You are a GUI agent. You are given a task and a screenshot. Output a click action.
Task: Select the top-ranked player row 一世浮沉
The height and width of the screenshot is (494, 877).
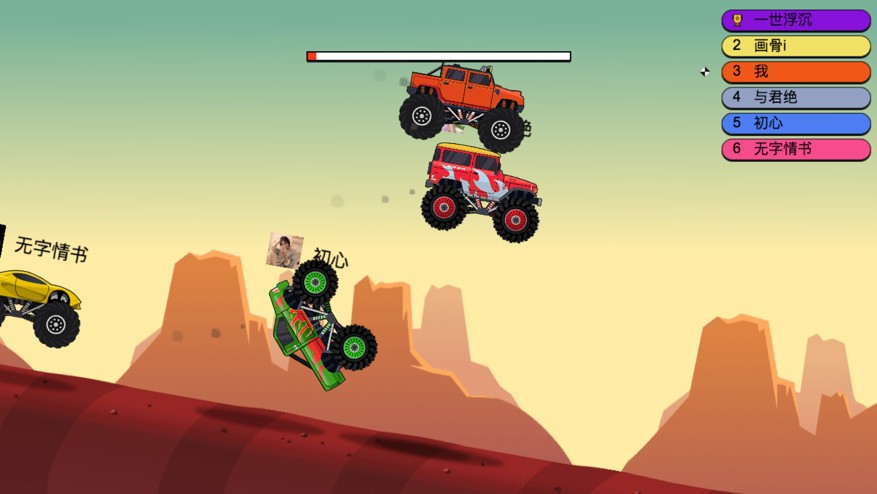coord(796,20)
